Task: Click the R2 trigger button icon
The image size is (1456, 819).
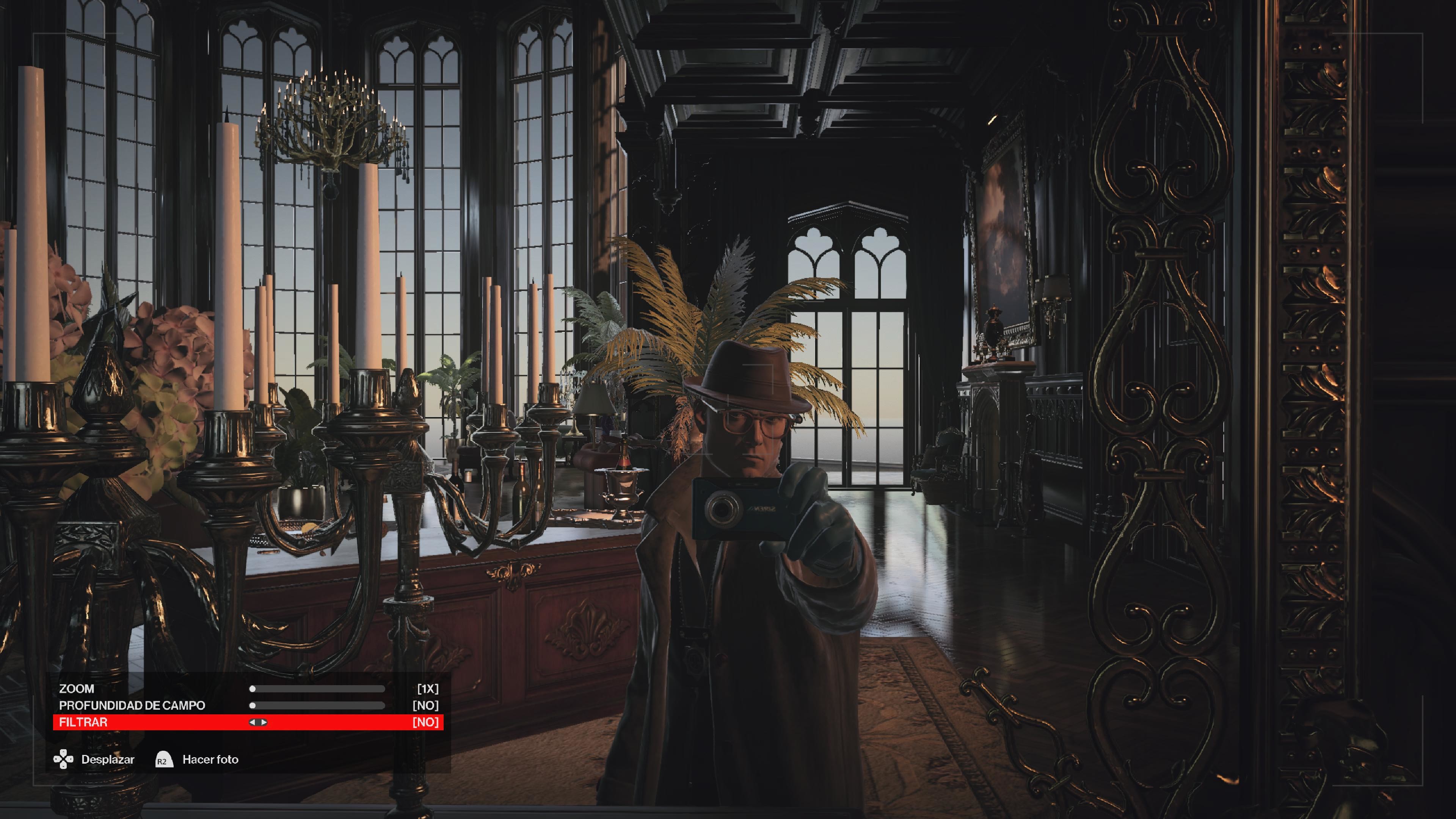Action: pos(165,759)
